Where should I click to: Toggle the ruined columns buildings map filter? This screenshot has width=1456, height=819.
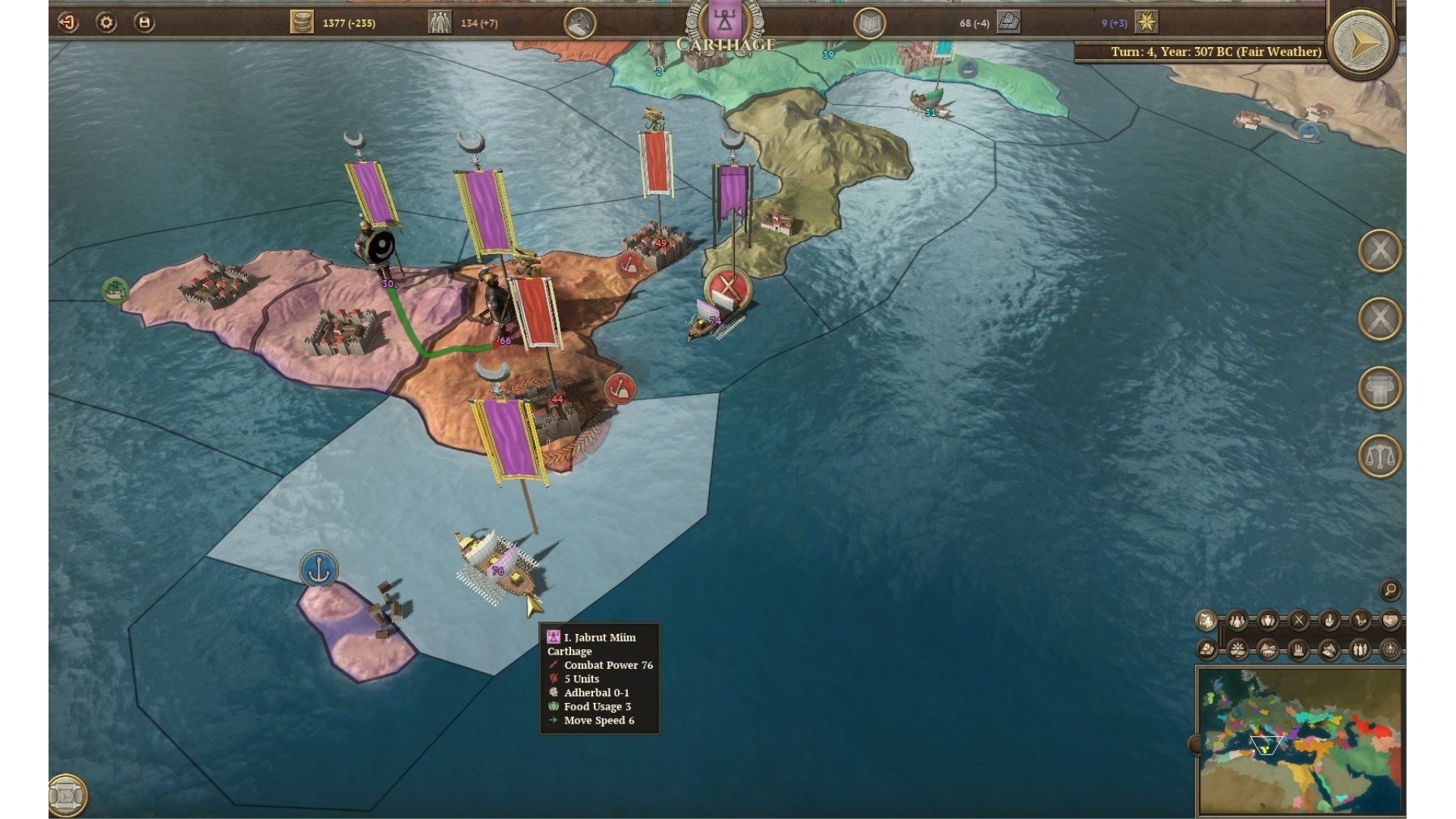pyautogui.click(x=1298, y=650)
